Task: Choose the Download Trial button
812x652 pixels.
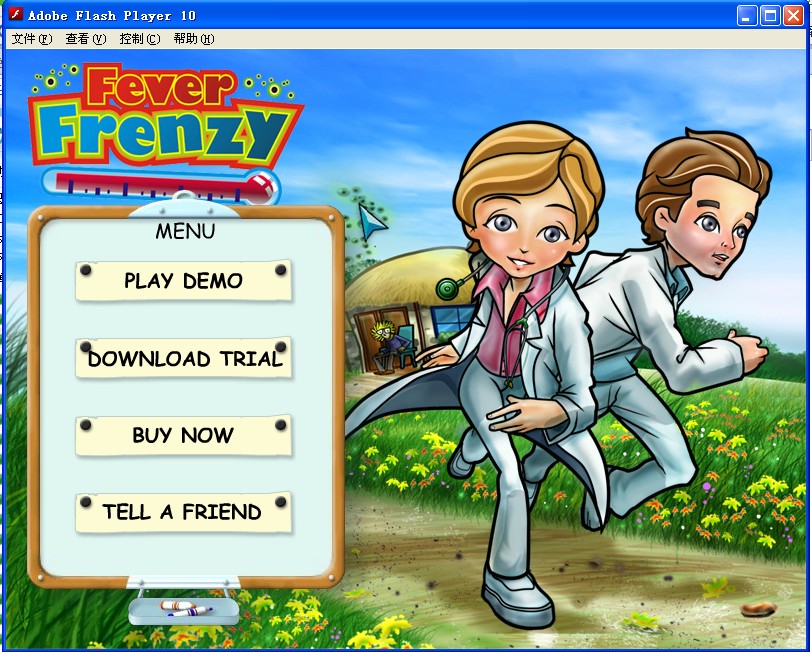Action: [184, 359]
